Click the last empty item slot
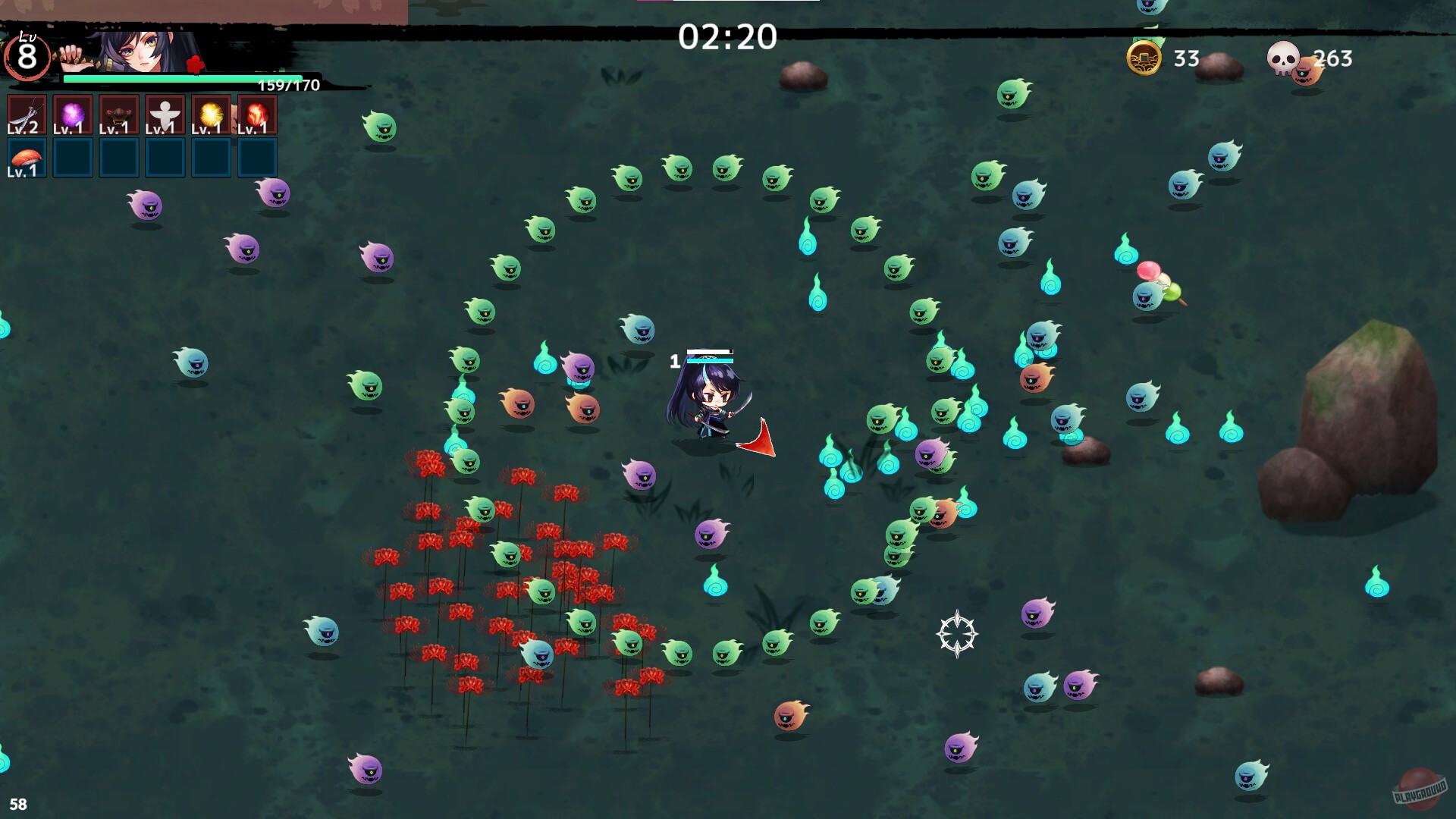This screenshot has height=819, width=1456. click(x=256, y=158)
